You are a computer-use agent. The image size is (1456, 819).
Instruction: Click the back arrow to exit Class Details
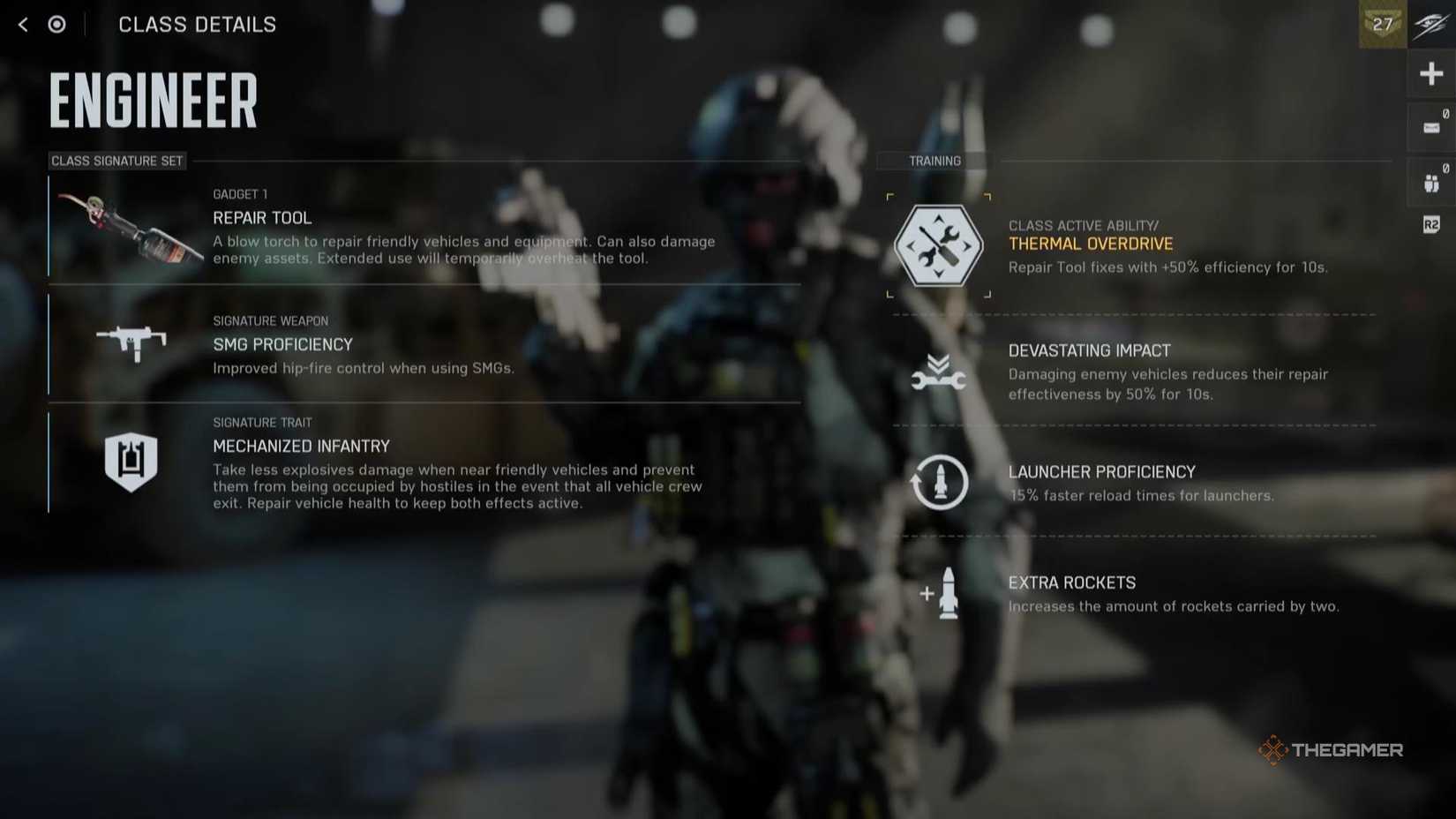click(x=20, y=24)
